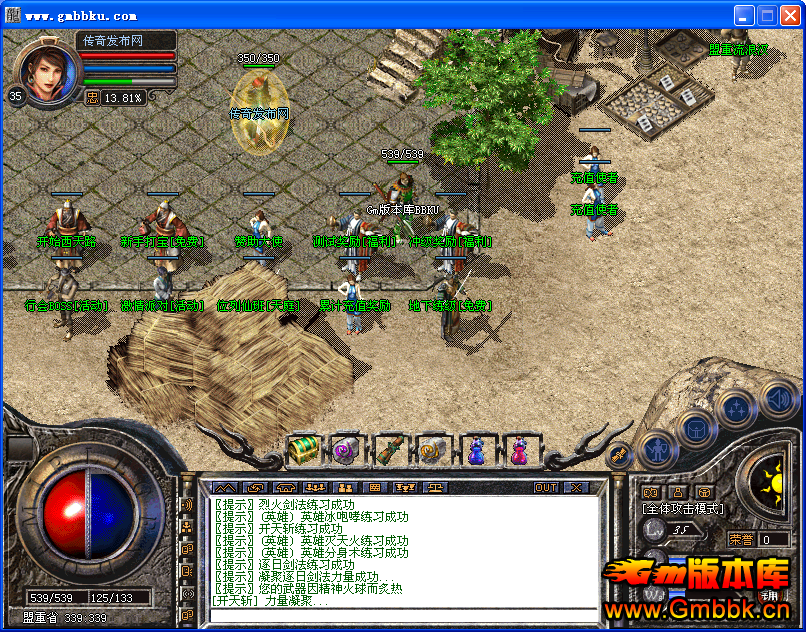This screenshot has height=632, width=806.
Task: Open the skills window with the sparkle button
Action: [x=738, y=407]
